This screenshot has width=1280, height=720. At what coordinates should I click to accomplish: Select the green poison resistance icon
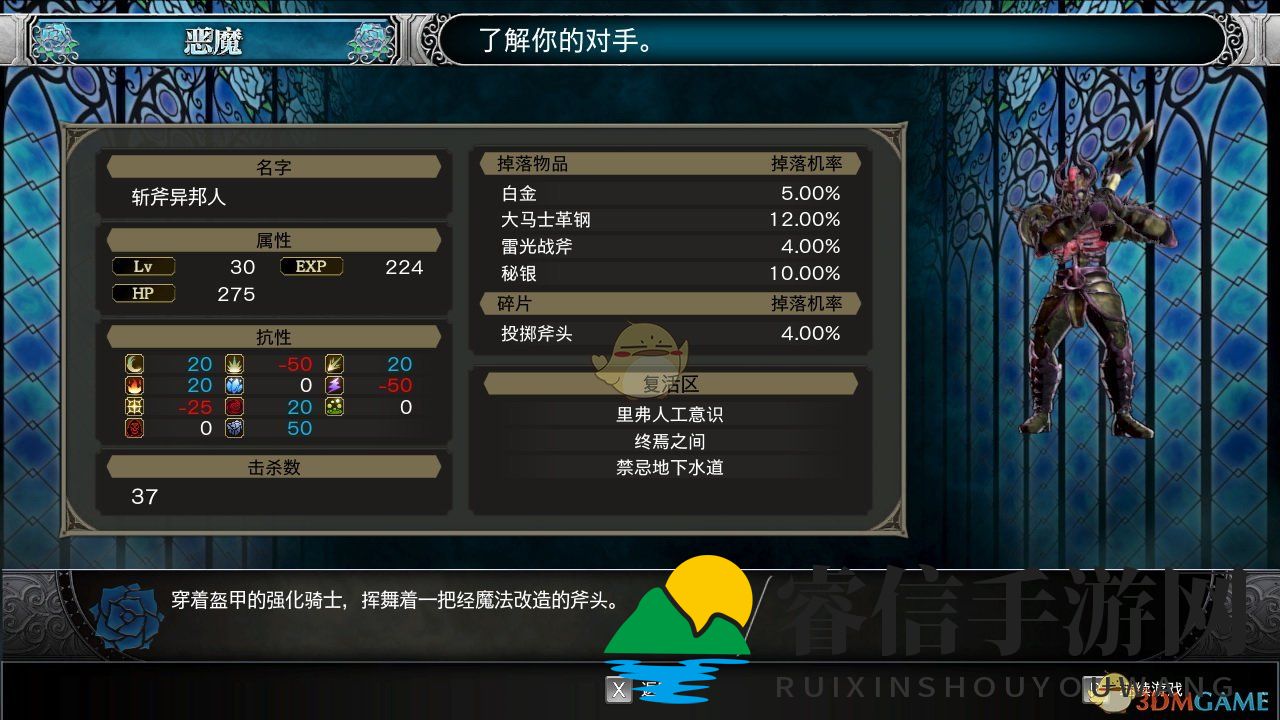click(x=334, y=407)
